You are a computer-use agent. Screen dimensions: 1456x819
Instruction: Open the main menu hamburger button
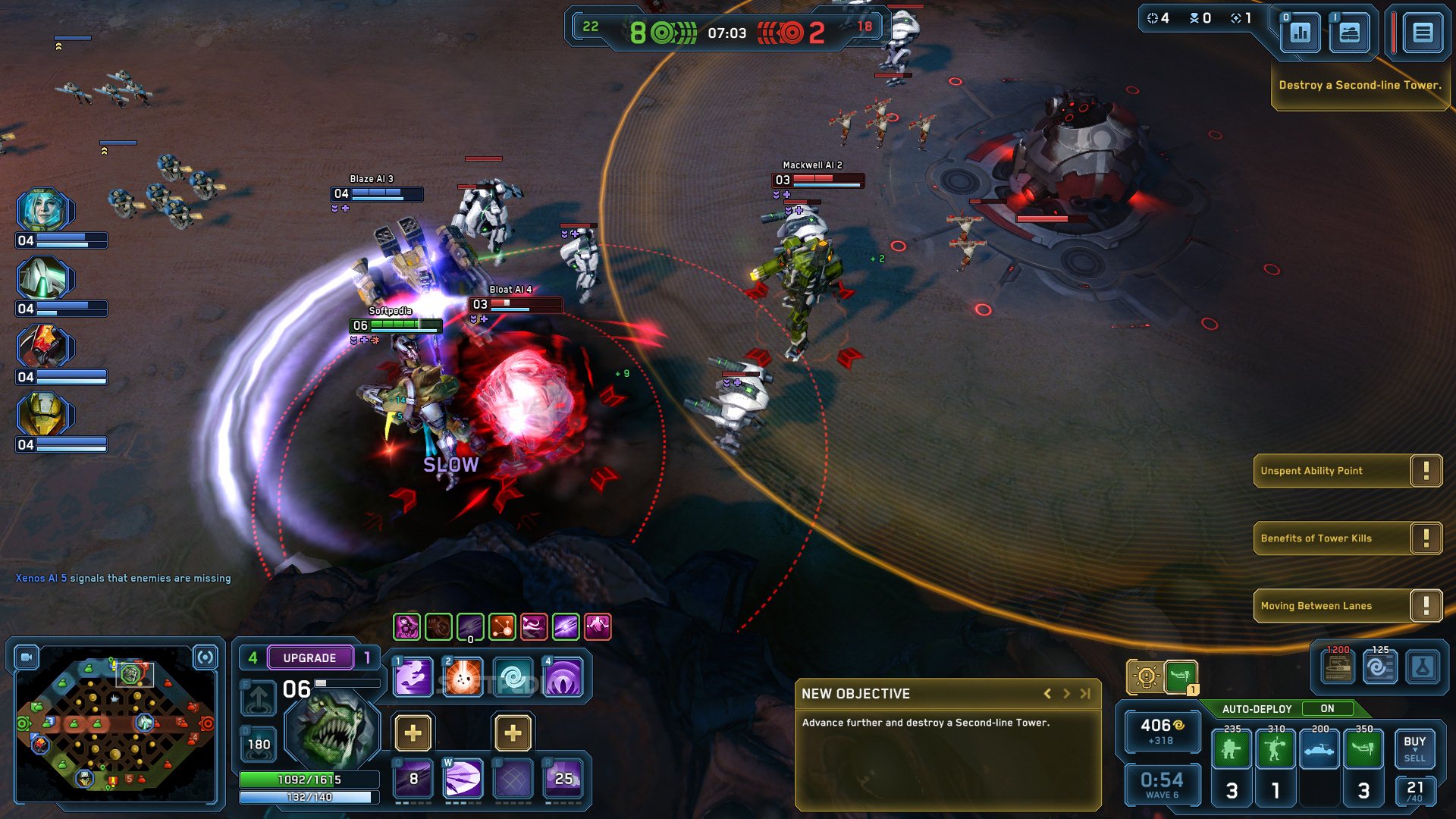pyautogui.click(x=1422, y=33)
